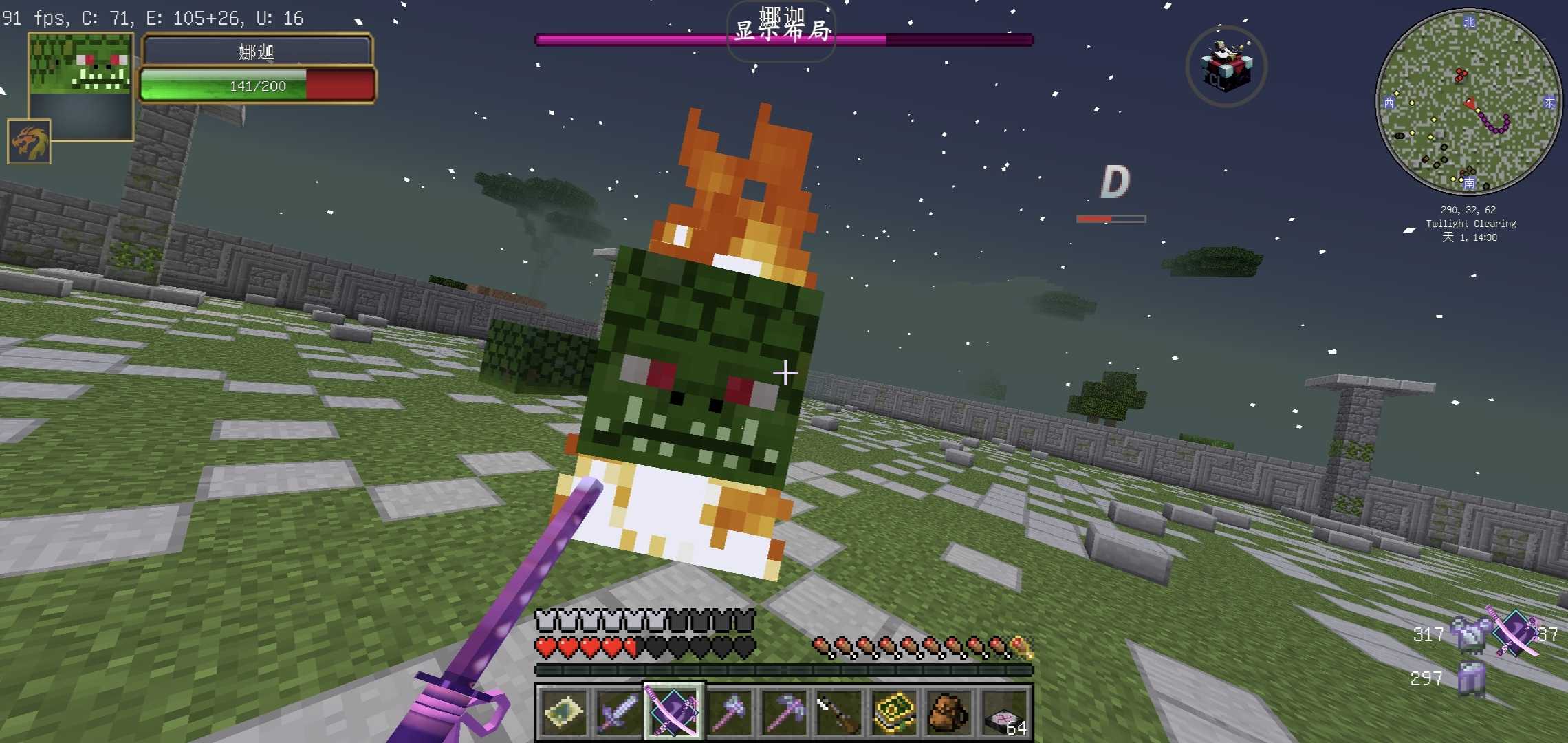Select the brown backpack hotbar slot
This screenshot has width=1568, height=743.
pyautogui.click(x=948, y=712)
